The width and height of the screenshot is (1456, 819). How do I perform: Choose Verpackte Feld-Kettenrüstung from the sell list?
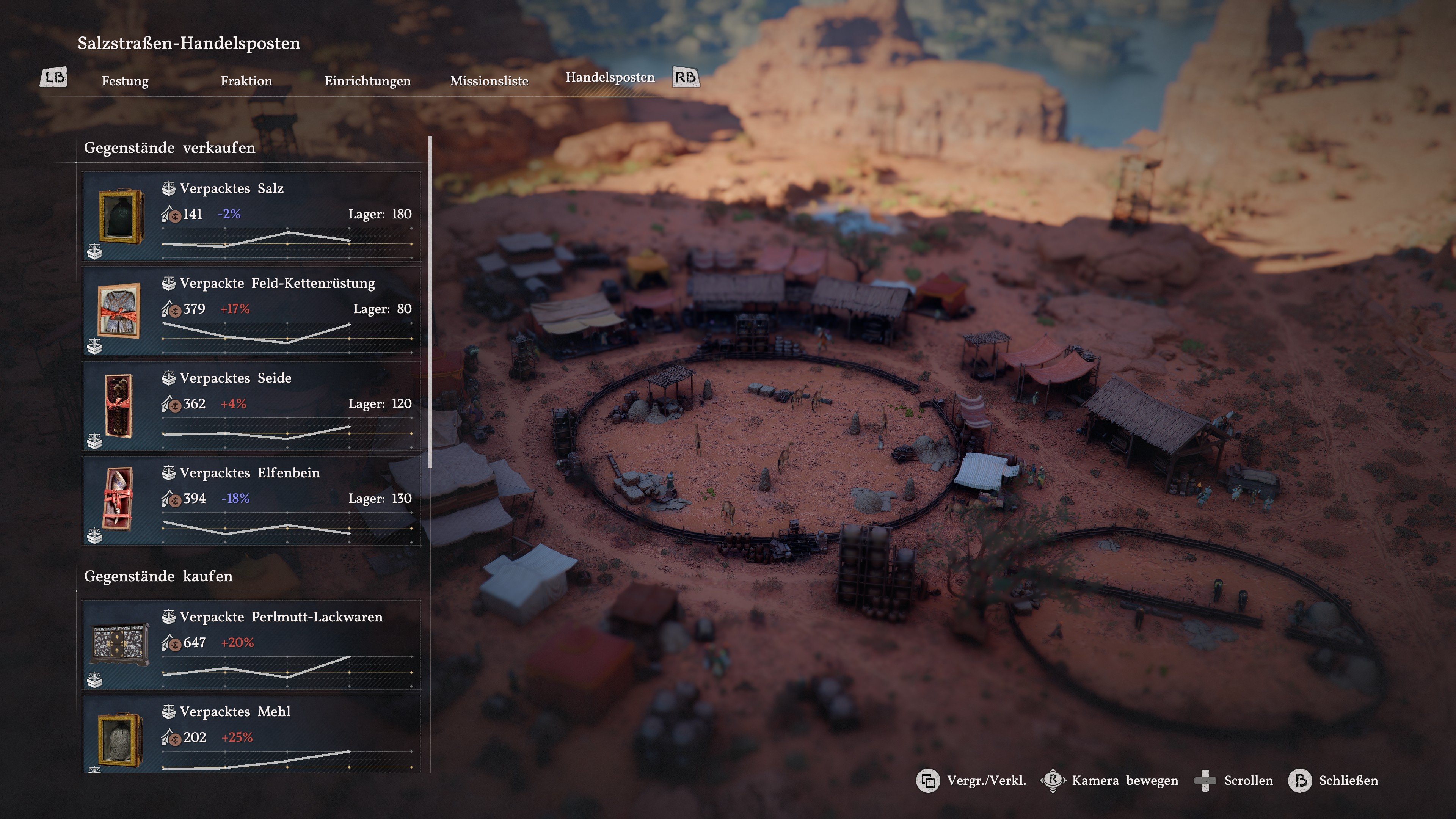251,311
